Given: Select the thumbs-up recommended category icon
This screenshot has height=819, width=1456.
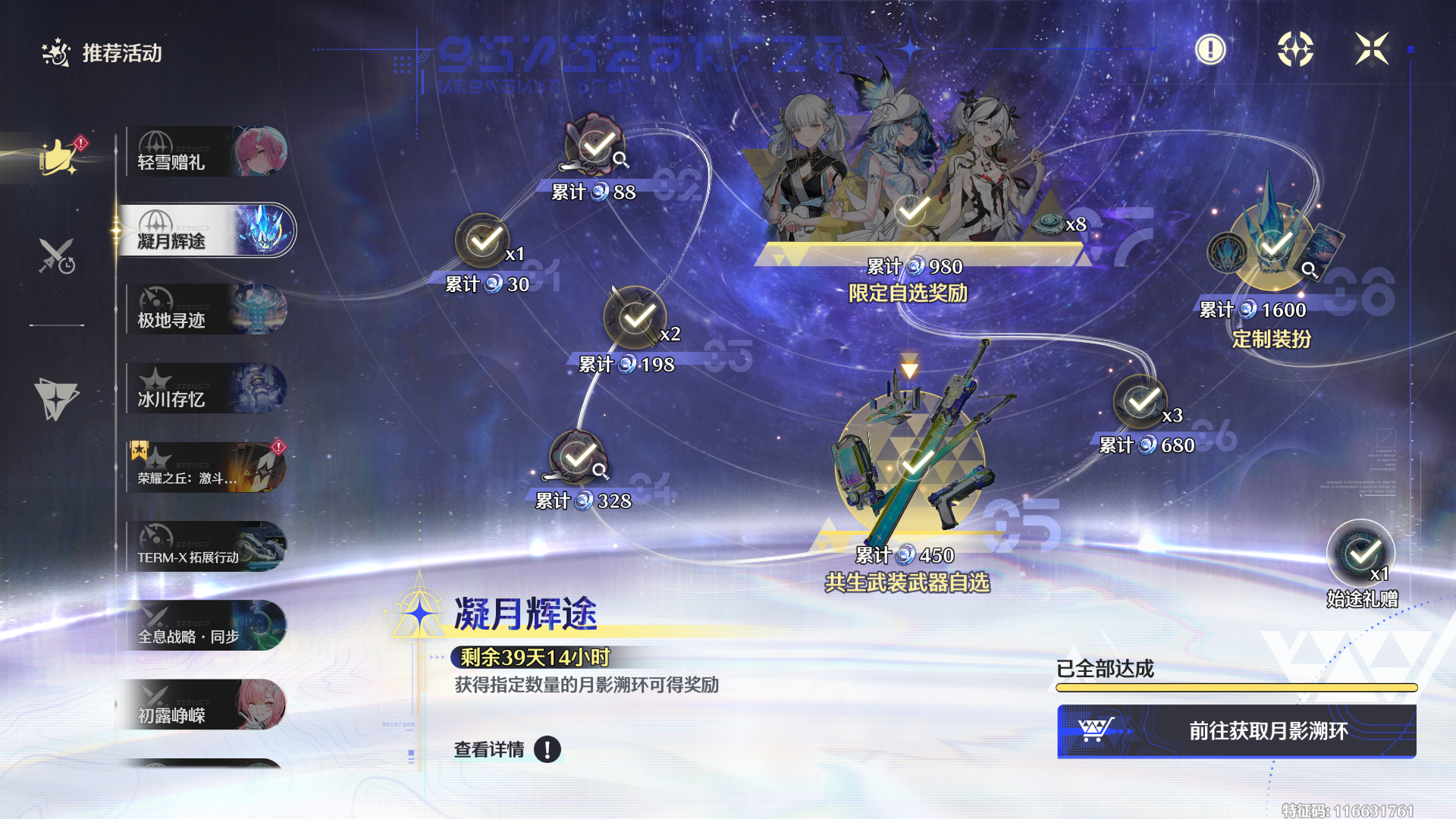Looking at the screenshot, I should (x=58, y=157).
